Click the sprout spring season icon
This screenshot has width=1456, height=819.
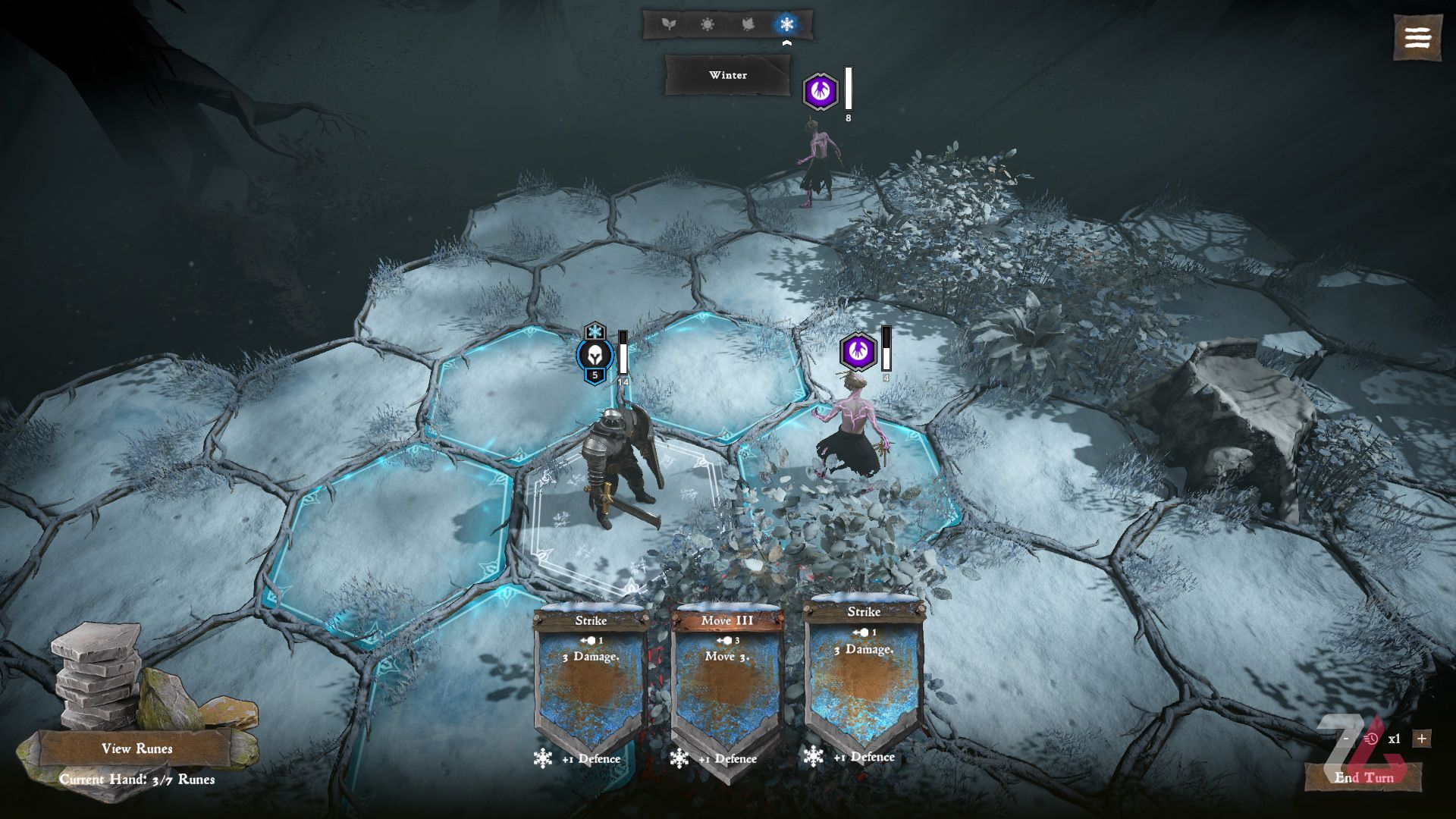coord(668,24)
